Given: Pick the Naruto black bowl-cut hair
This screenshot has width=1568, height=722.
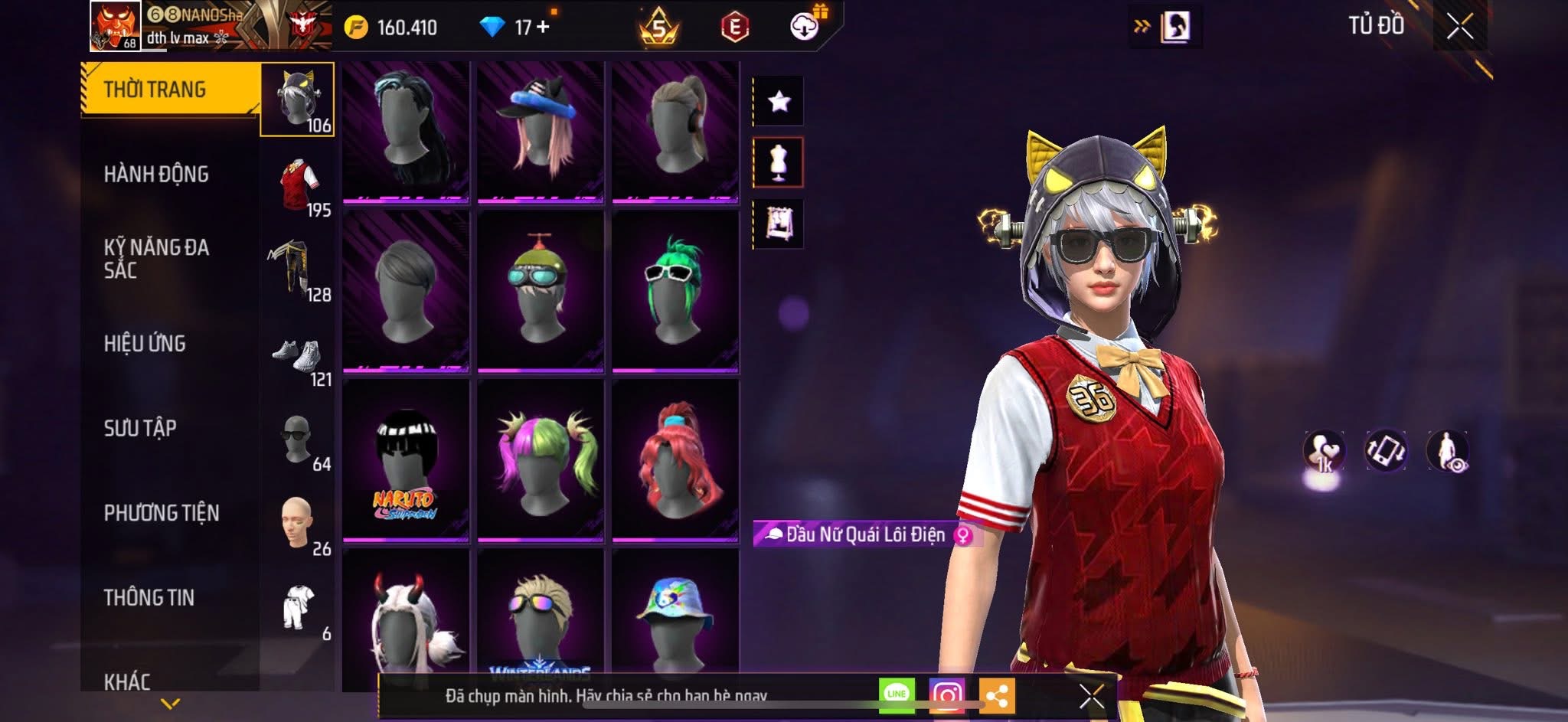Looking at the screenshot, I should [406, 461].
